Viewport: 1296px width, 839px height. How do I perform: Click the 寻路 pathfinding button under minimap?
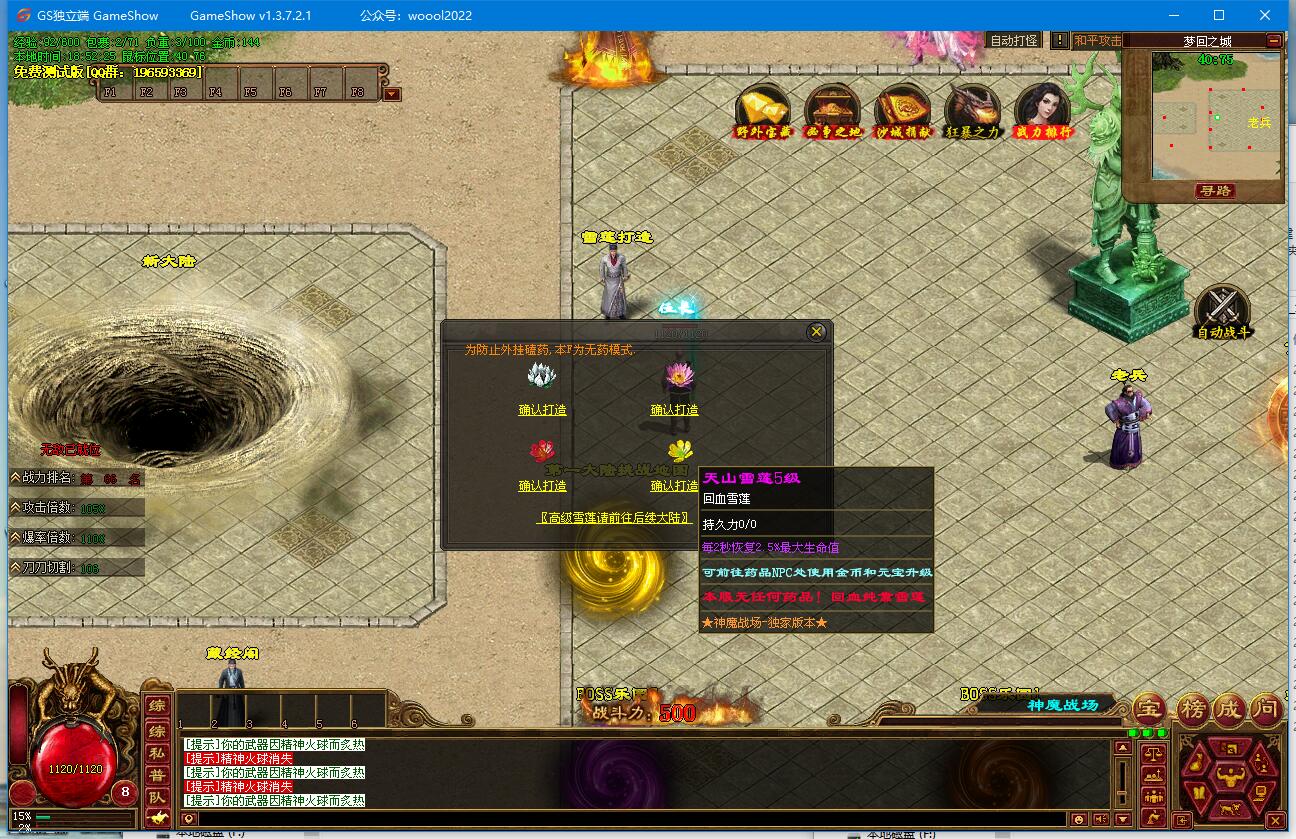click(1215, 190)
